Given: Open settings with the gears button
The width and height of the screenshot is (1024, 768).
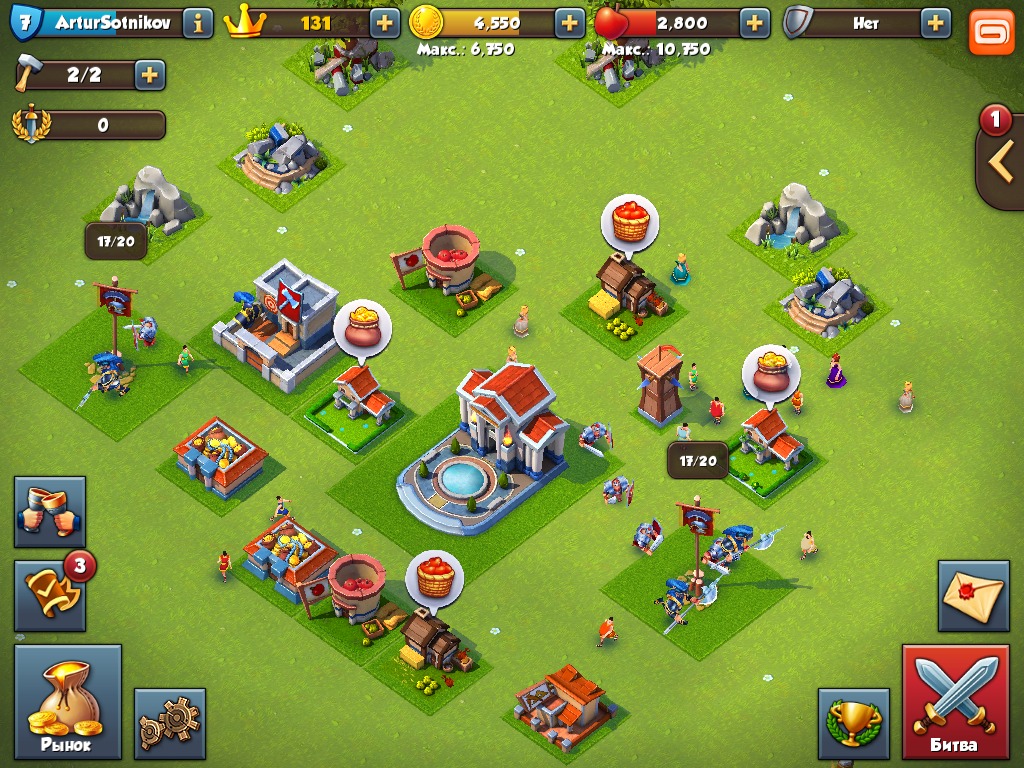Looking at the screenshot, I should (x=169, y=723).
